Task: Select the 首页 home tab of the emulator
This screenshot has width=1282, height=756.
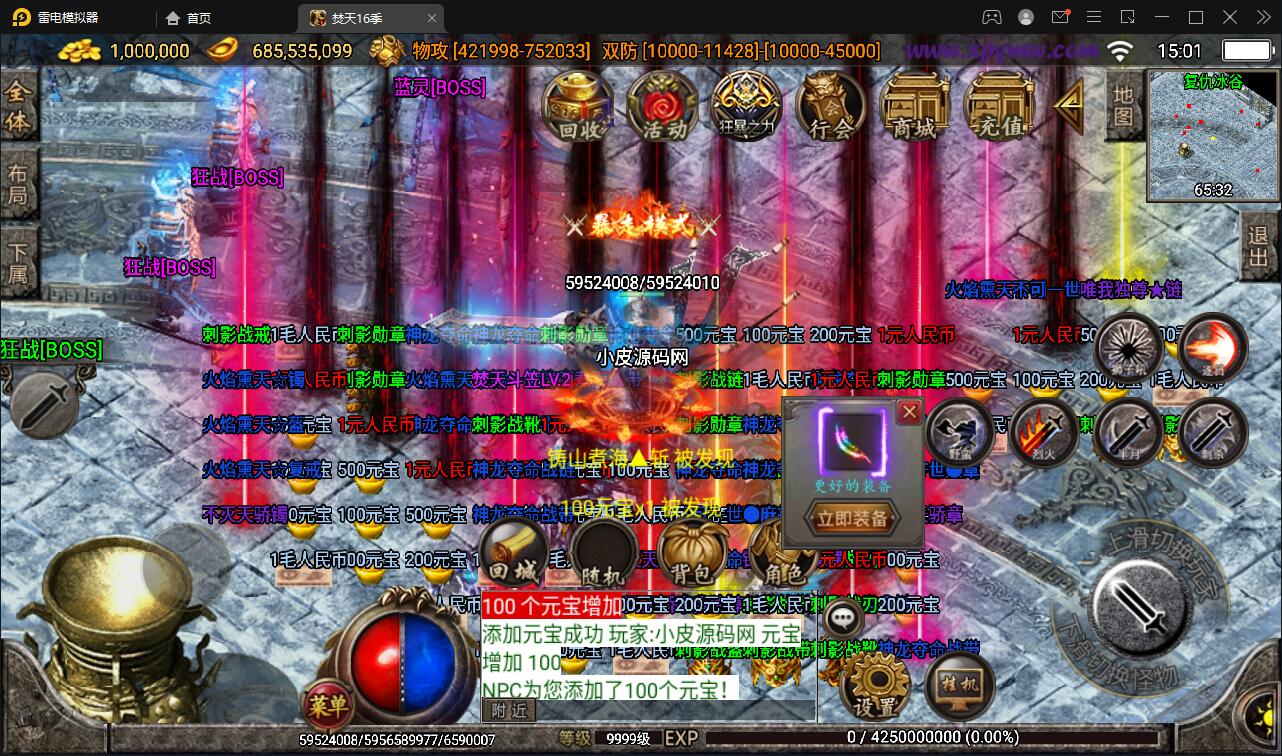Action: point(189,18)
